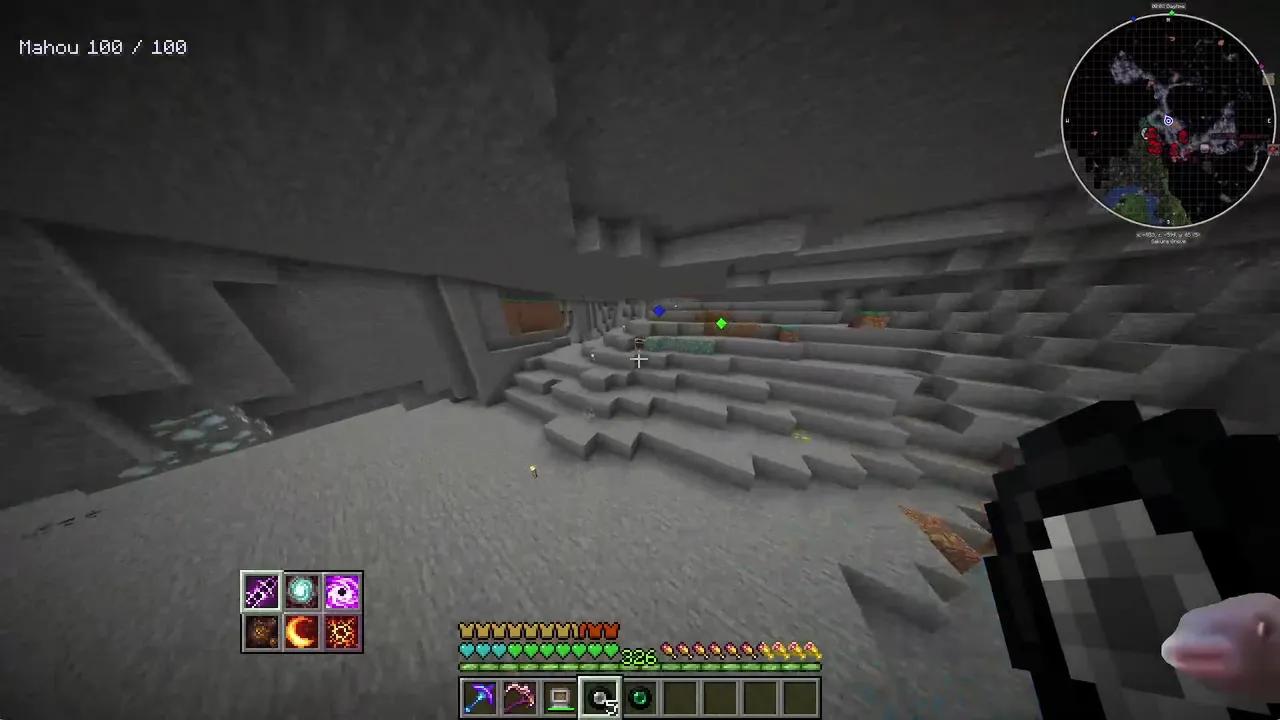Click the player arrow at the minimap center
This screenshot has height=720, width=1280.
(1168, 121)
